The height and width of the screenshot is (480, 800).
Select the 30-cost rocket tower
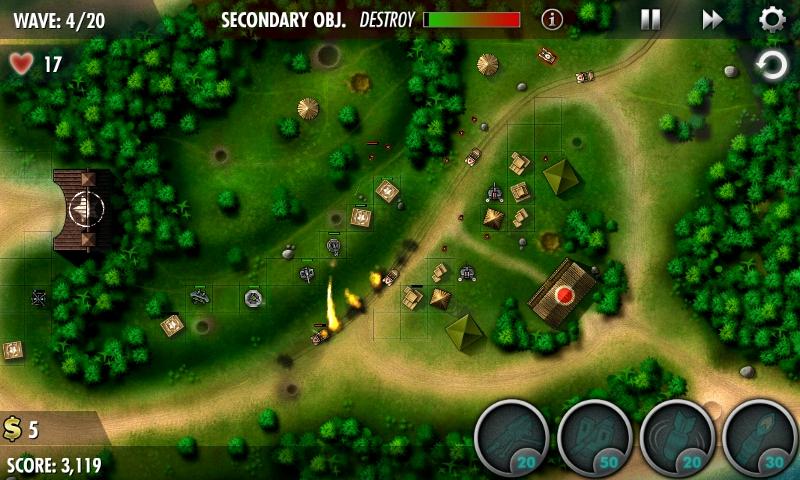(759, 437)
